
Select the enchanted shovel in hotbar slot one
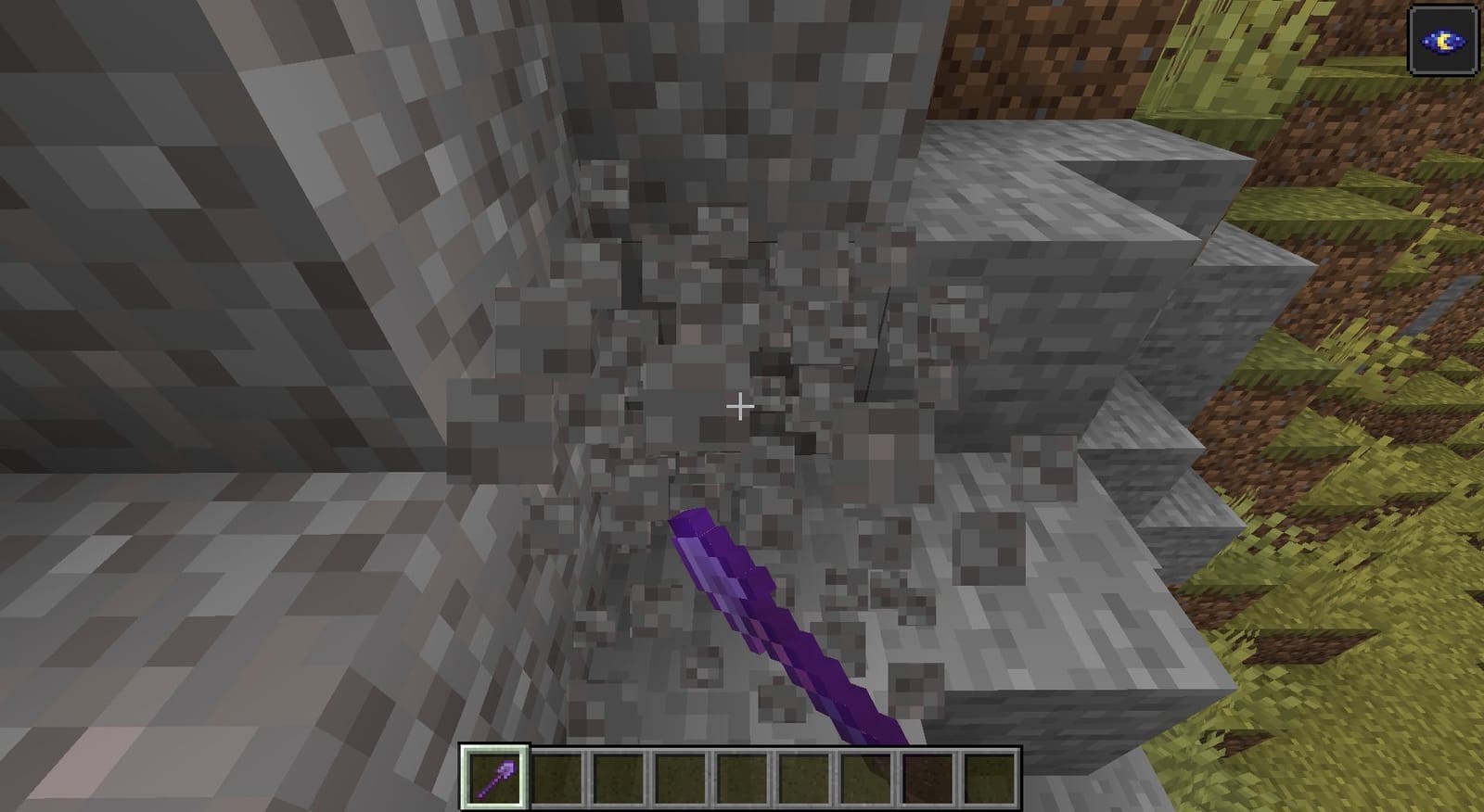(494, 780)
